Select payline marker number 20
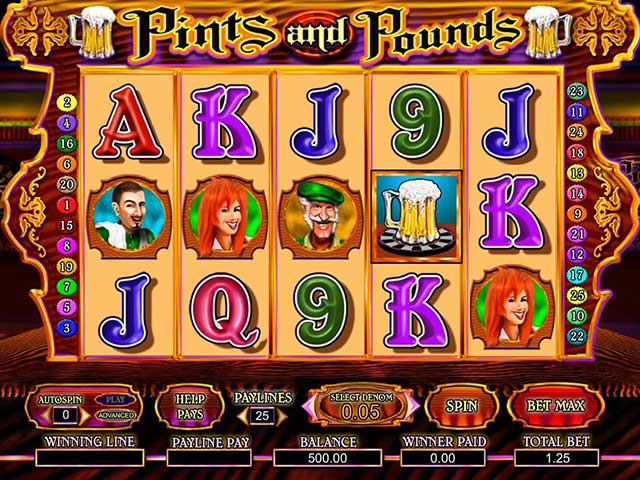This screenshot has height=480, width=640. 68,184
